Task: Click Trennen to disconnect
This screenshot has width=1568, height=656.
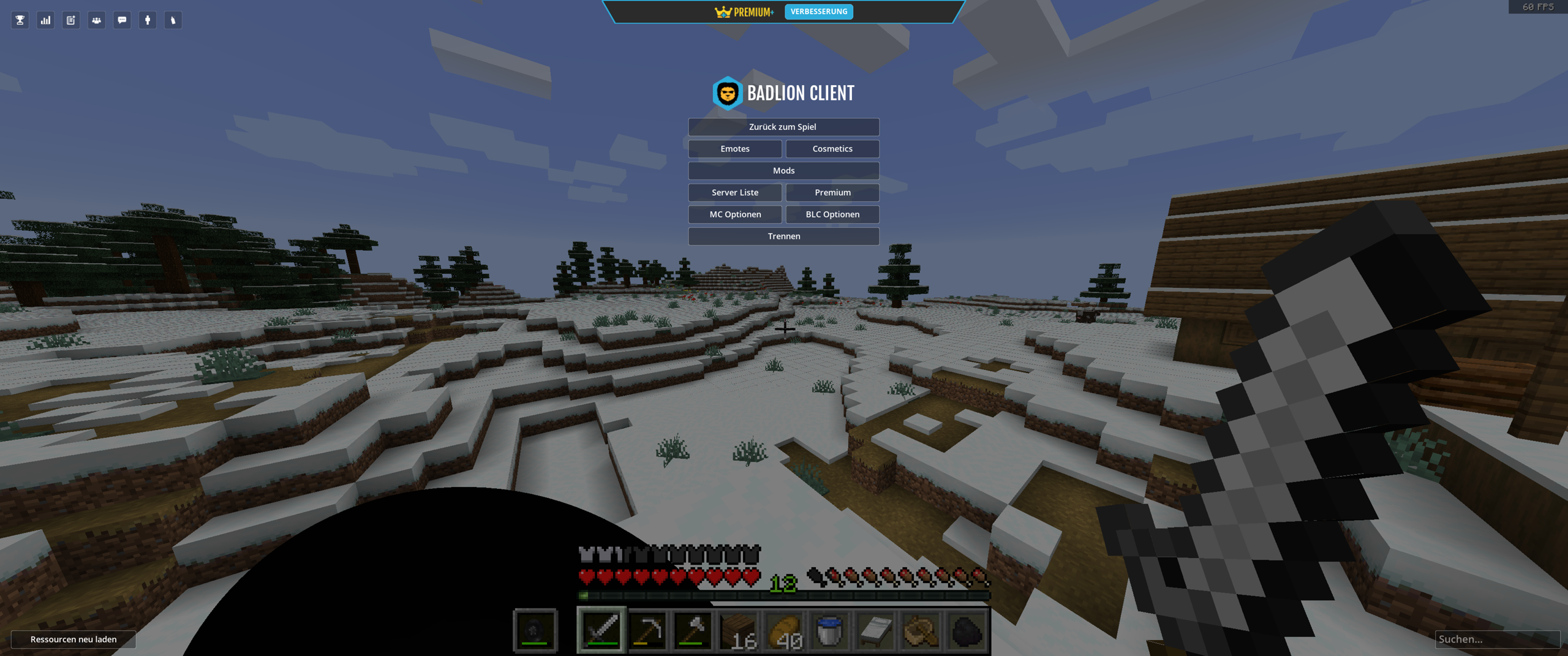Action: [x=783, y=236]
